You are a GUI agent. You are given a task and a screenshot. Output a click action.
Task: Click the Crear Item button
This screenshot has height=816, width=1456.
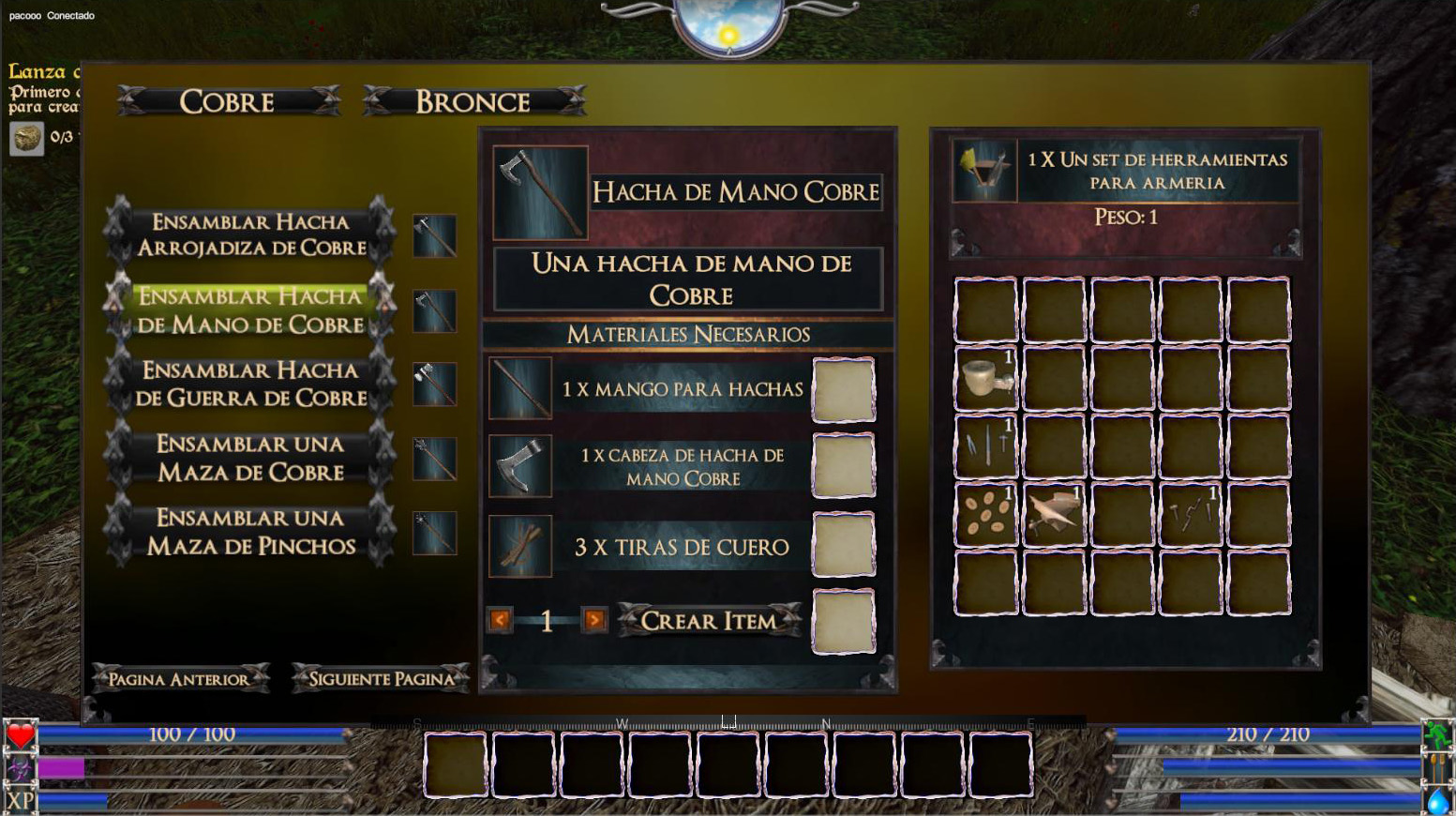(709, 620)
